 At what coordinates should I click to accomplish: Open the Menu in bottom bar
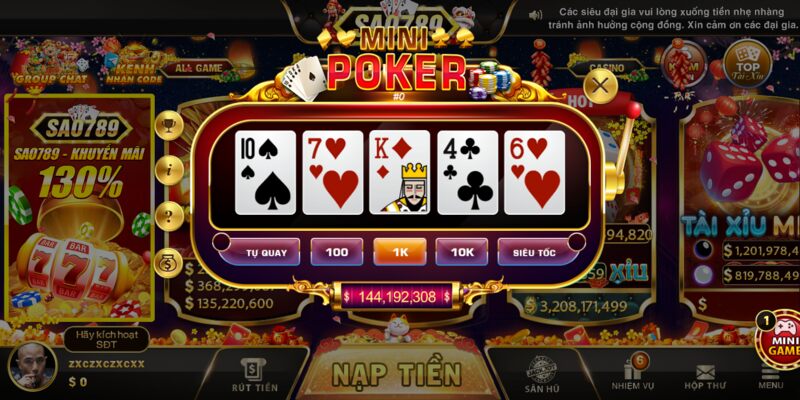(770, 376)
